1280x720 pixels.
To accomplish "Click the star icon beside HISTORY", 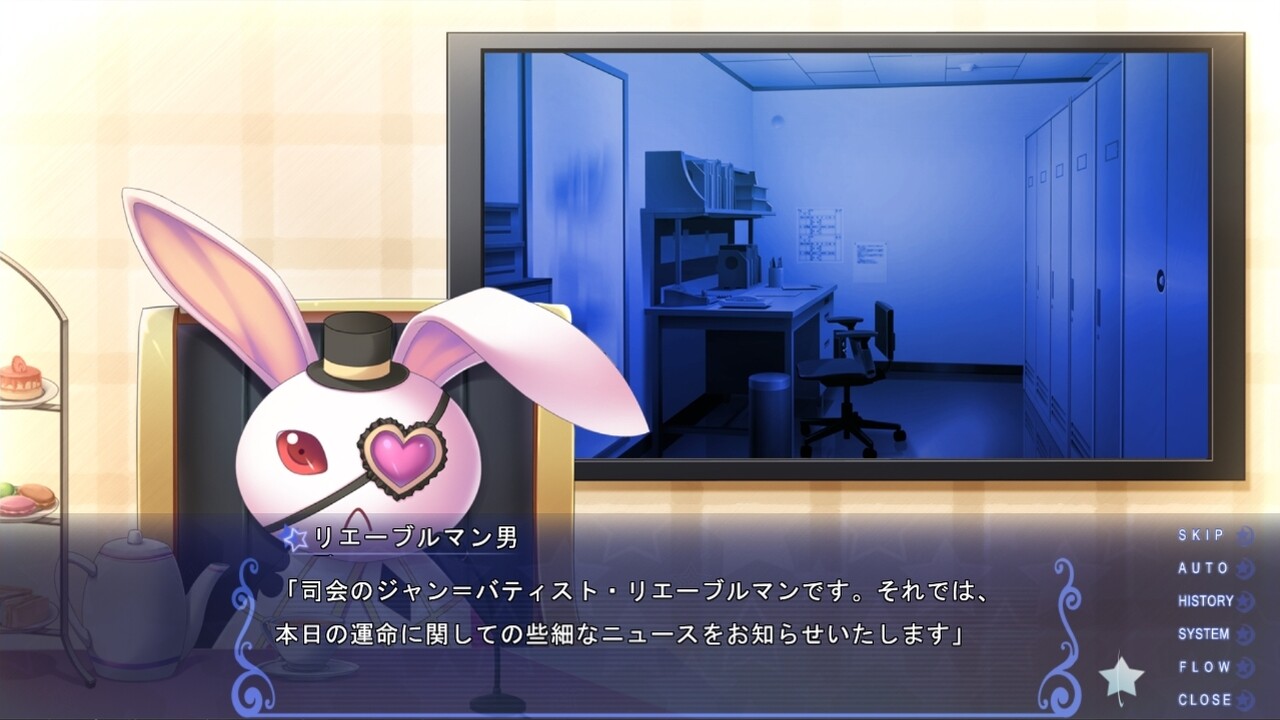I will 1241,601.
